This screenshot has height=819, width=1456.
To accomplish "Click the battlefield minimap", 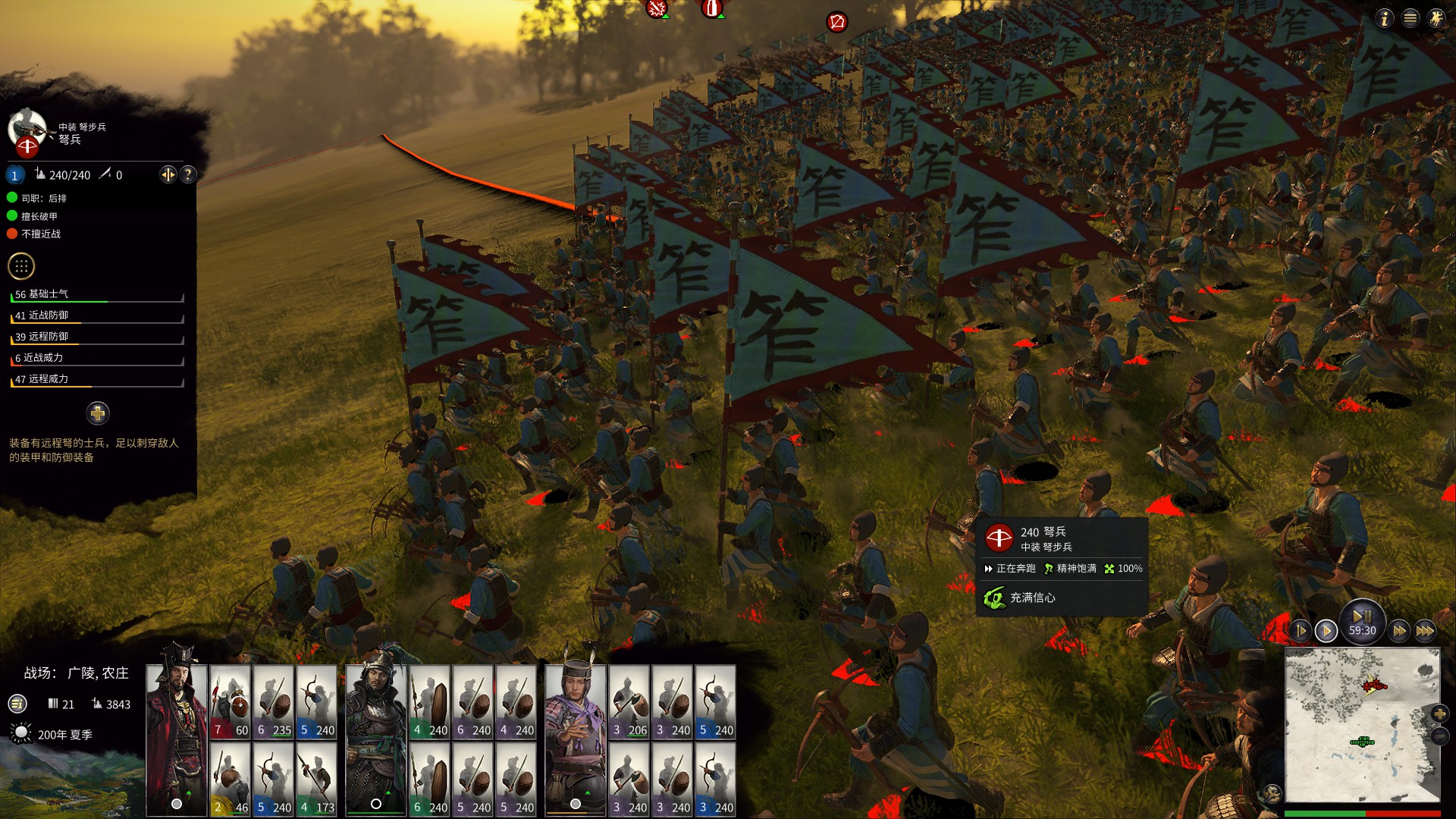I will tap(1362, 724).
